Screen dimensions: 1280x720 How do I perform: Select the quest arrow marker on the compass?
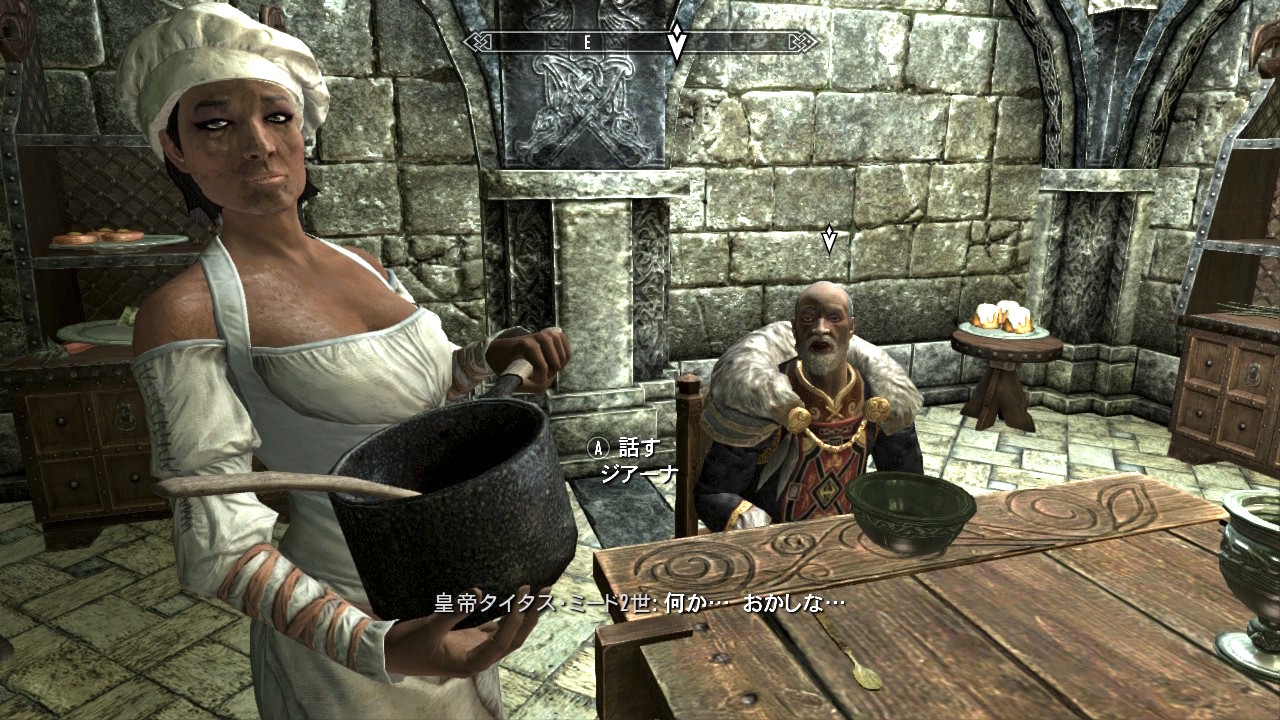[677, 42]
